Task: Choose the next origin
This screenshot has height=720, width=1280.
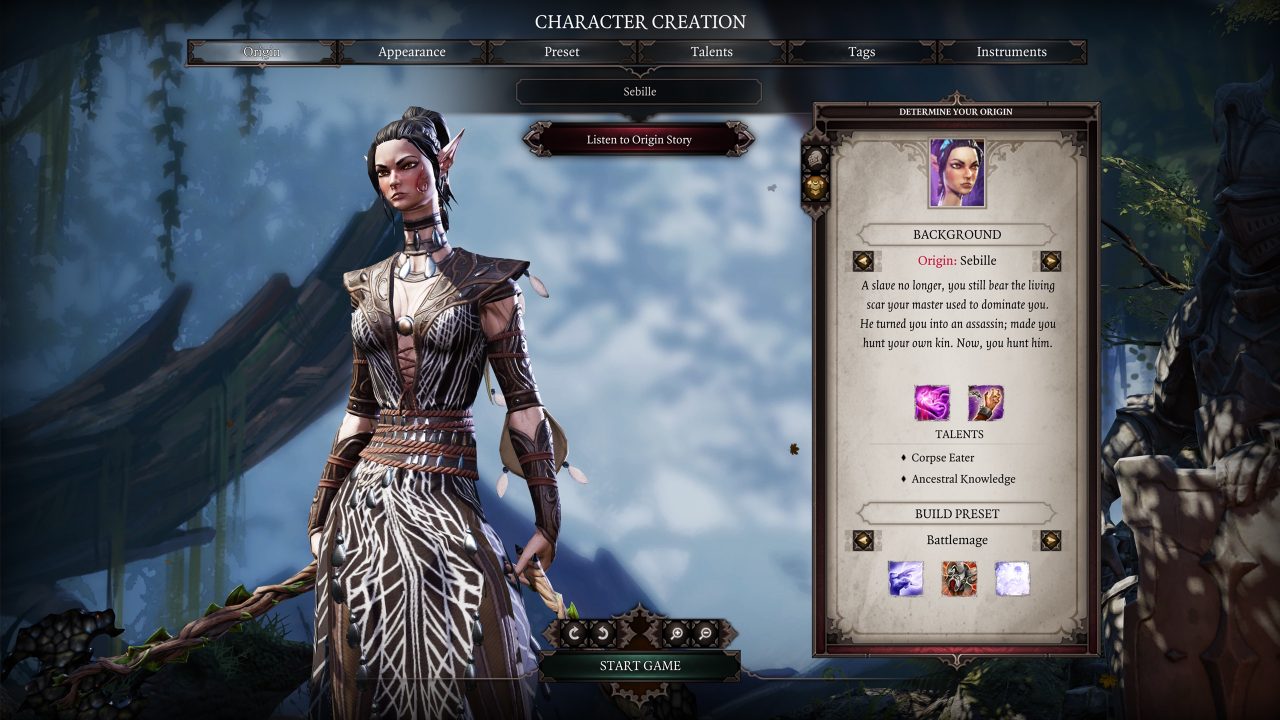Action: pos(1050,261)
